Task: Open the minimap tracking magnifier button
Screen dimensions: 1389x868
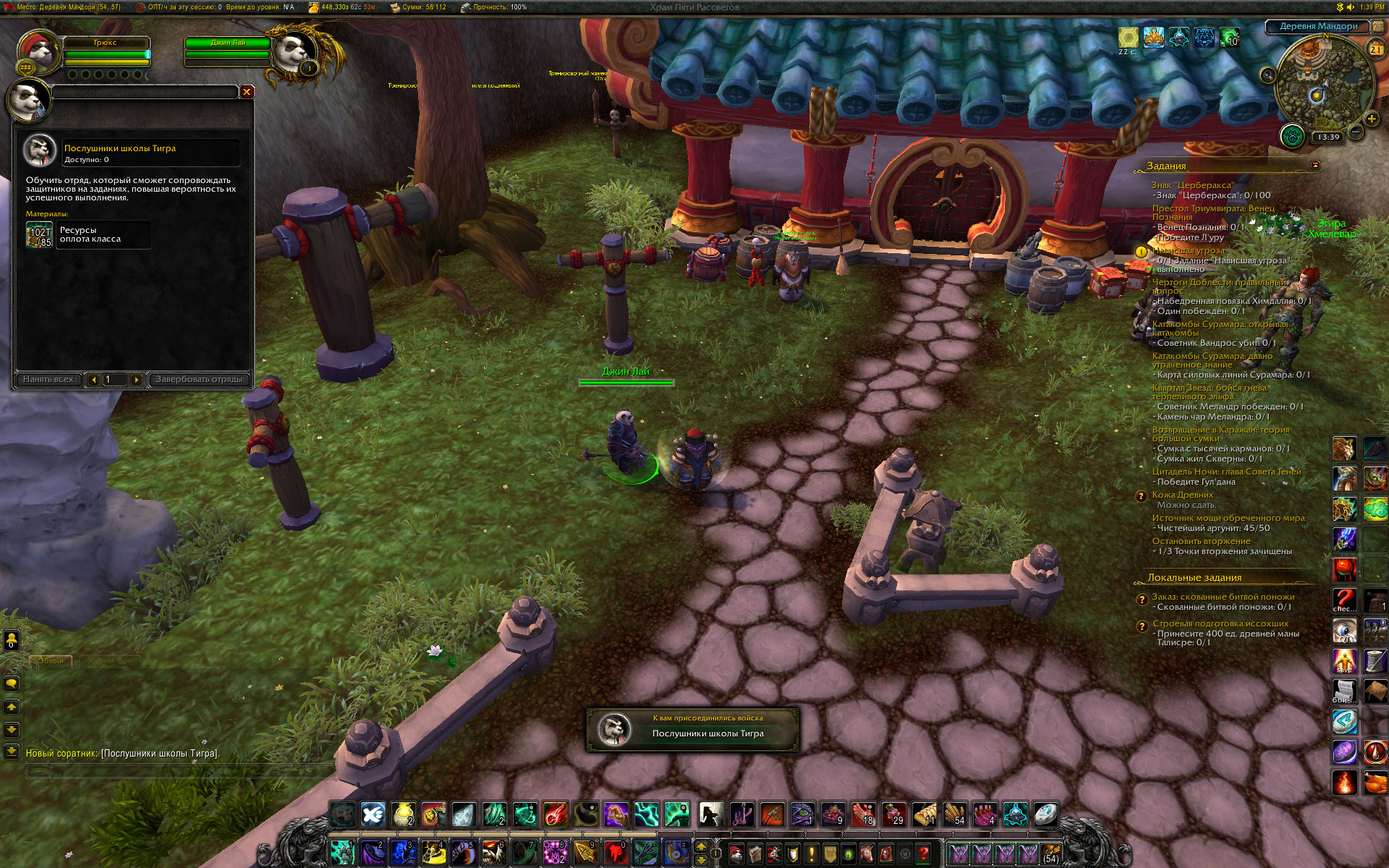Action: [x=1268, y=75]
